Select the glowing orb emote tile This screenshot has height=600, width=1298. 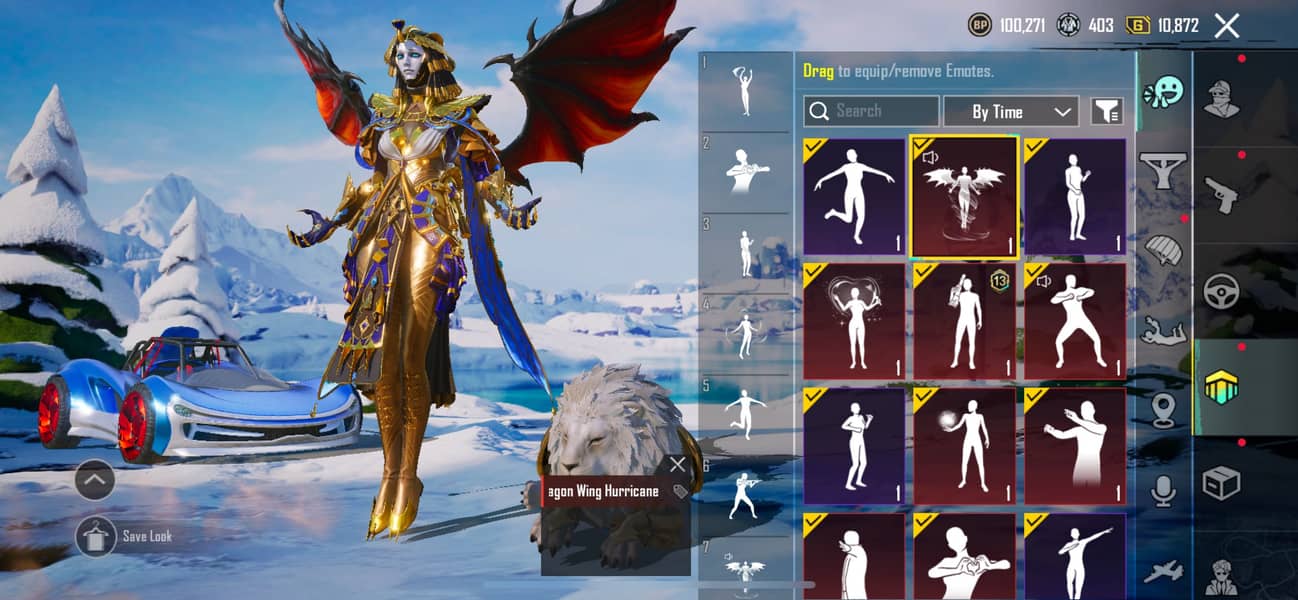point(964,445)
